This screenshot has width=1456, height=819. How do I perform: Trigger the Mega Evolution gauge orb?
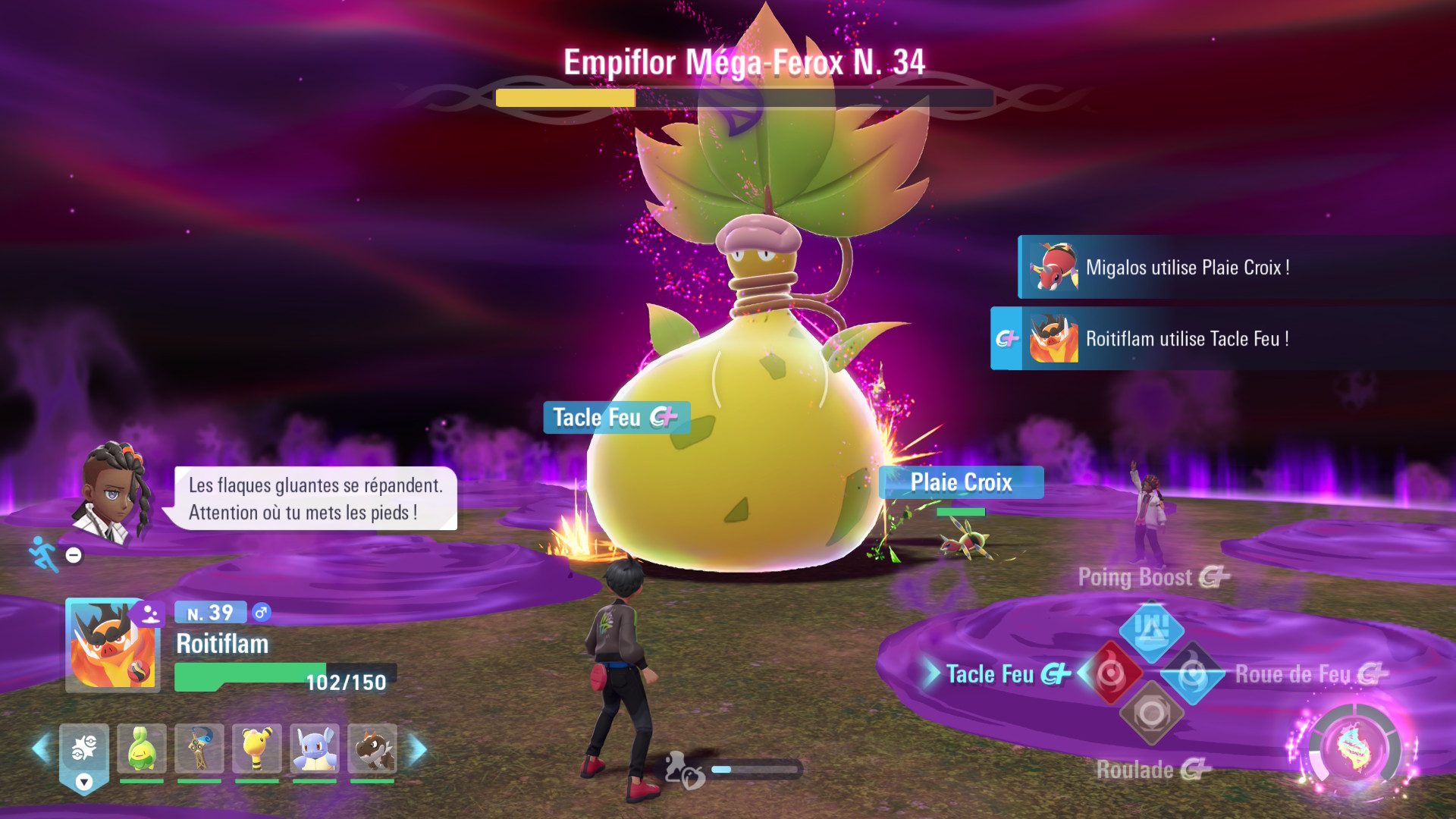click(1354, 749)
